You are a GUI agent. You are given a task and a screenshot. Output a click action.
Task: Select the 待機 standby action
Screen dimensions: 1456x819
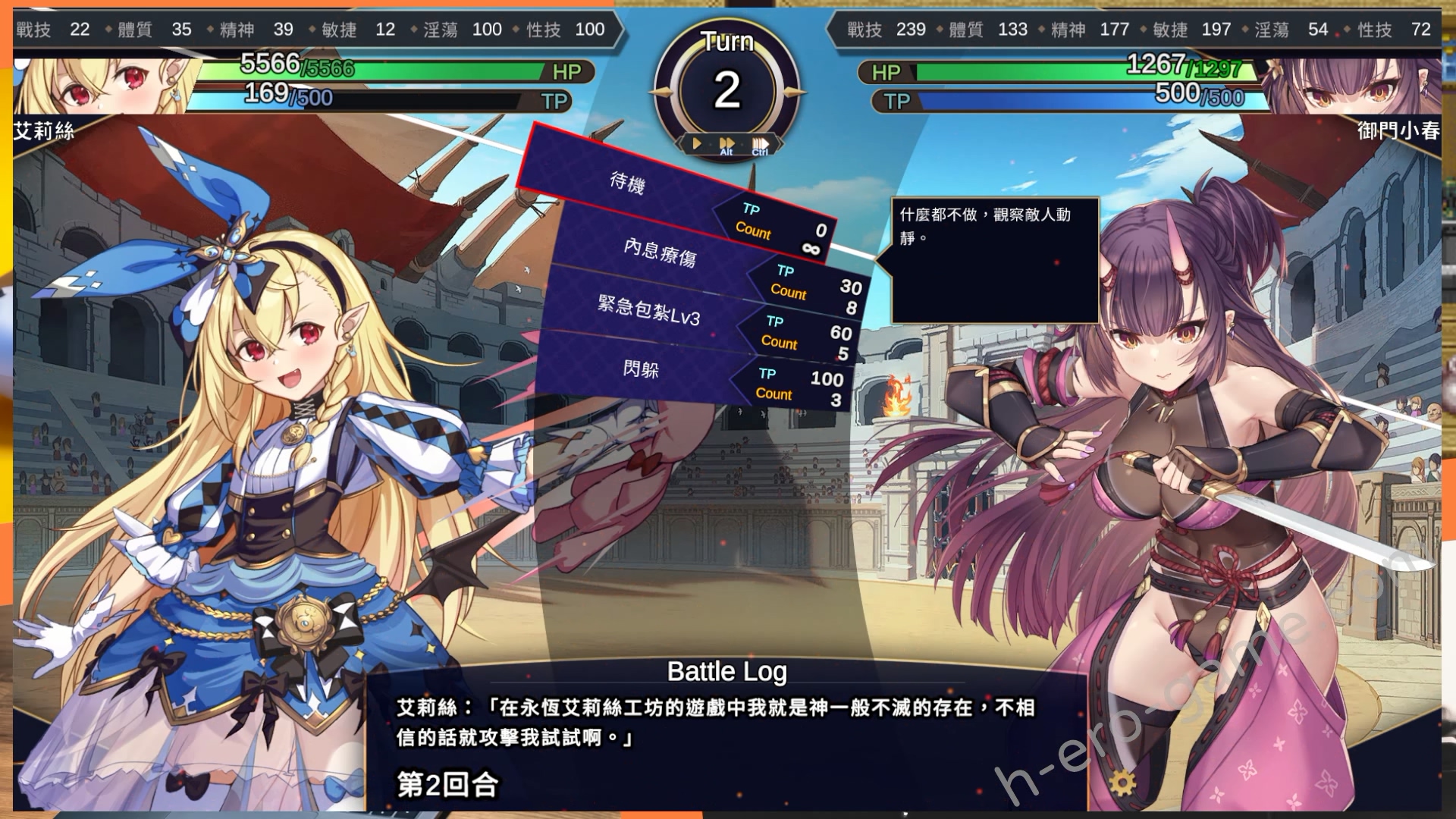(628, 183)
